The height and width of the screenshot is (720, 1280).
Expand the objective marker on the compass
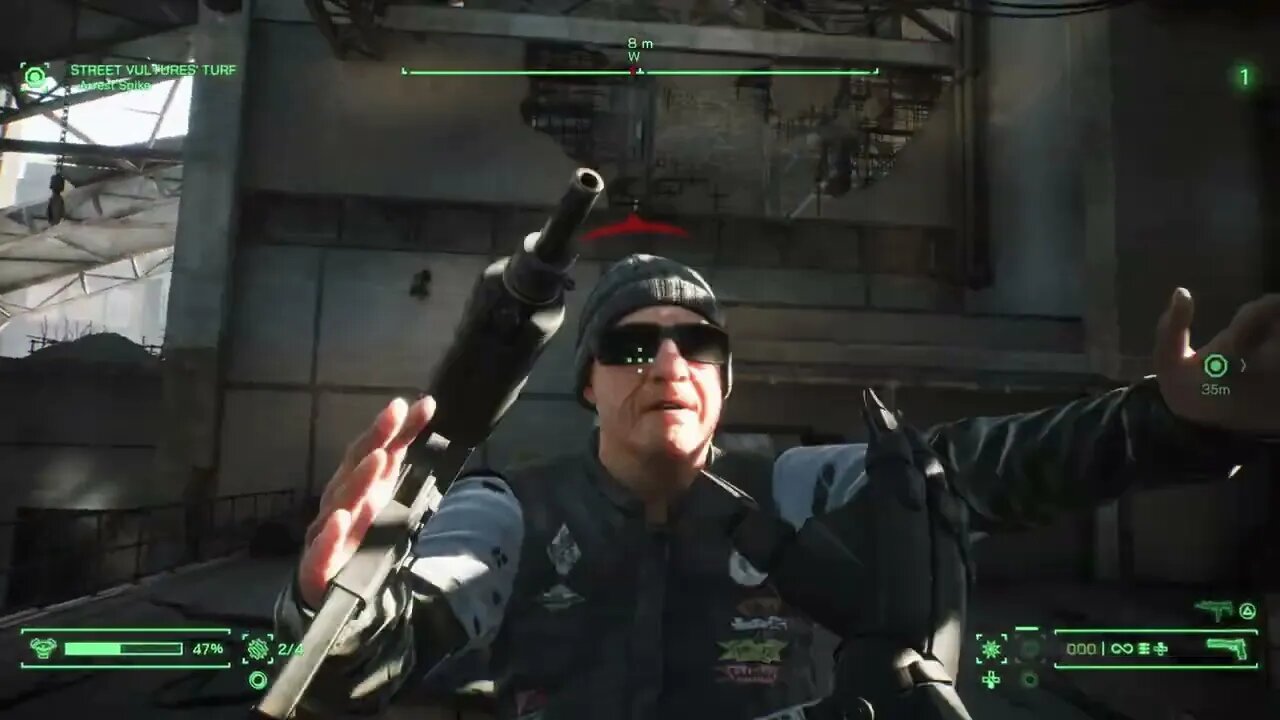[635, 71]
